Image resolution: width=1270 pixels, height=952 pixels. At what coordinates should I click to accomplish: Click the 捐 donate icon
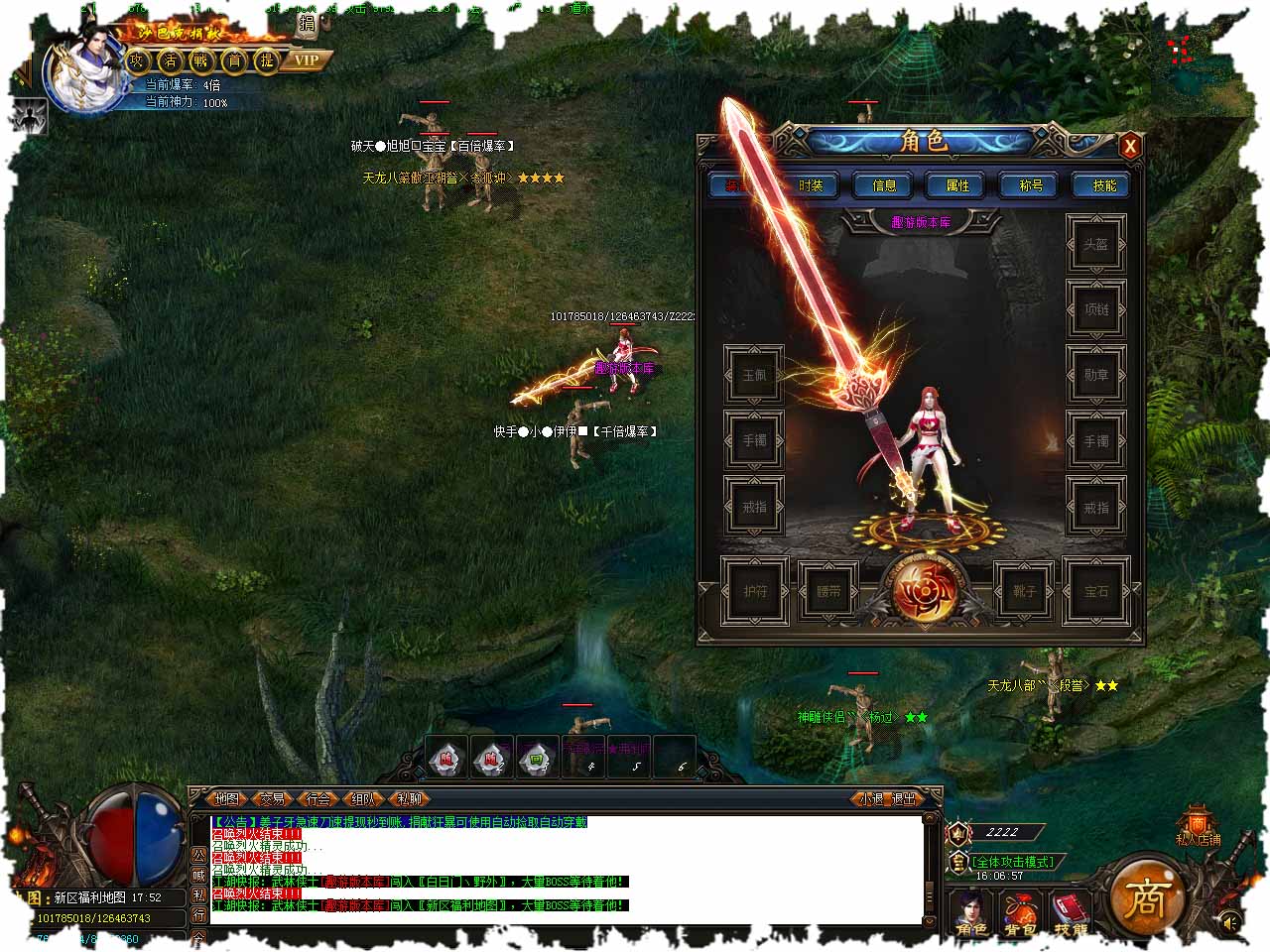(307, 24)
